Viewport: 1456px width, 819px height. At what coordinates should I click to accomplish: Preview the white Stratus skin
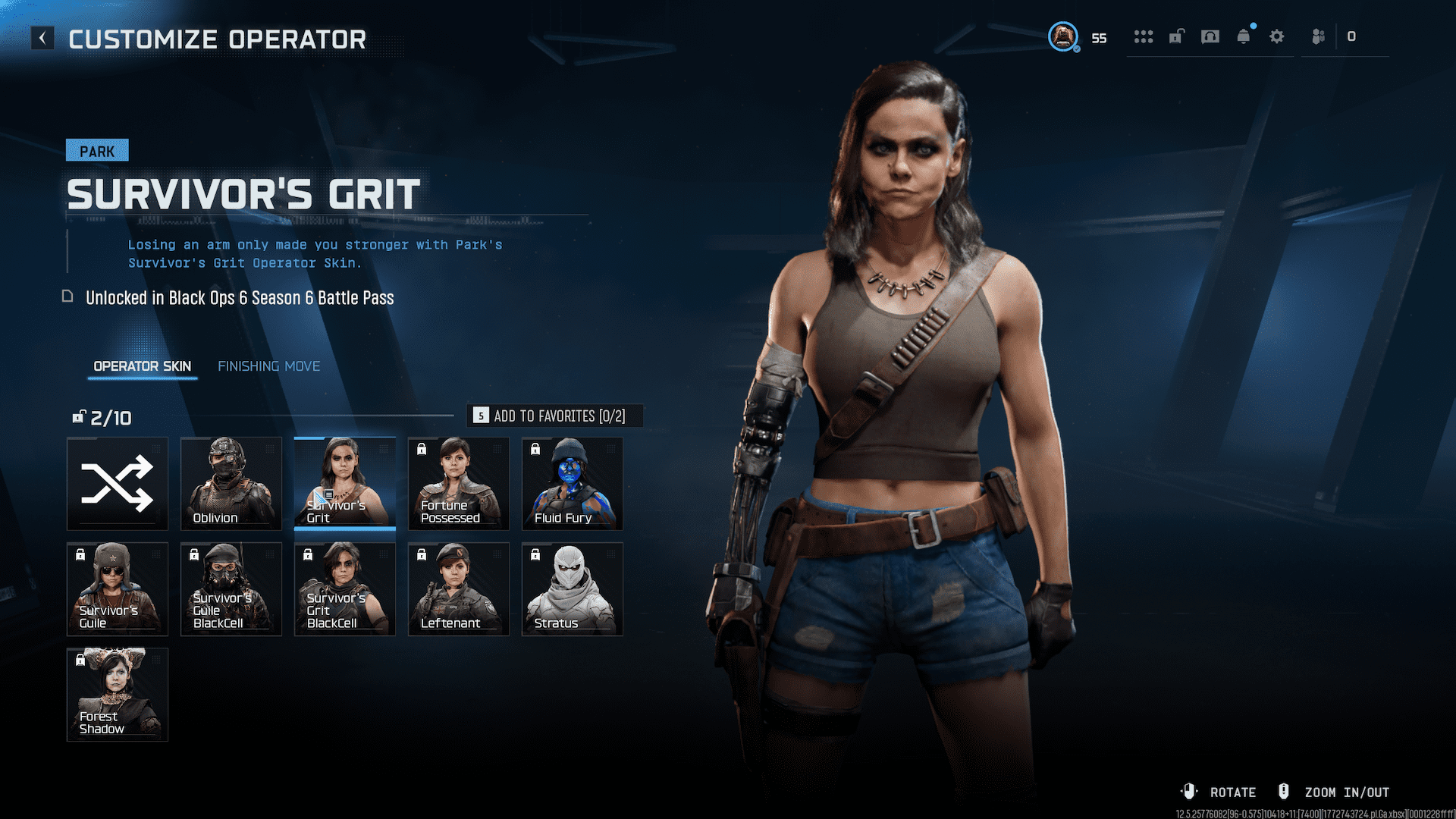pyautogui.click(x=573, y=589)
